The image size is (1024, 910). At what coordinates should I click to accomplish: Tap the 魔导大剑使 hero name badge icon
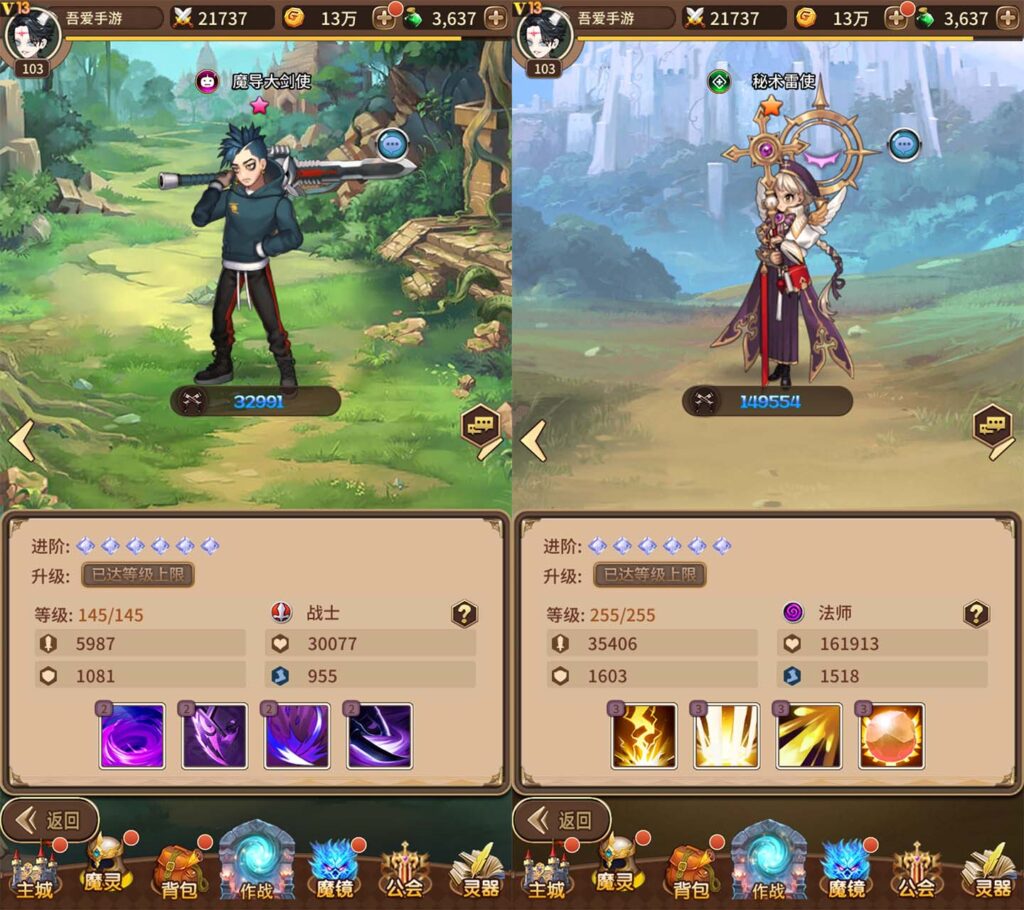(x=207, y=82)
